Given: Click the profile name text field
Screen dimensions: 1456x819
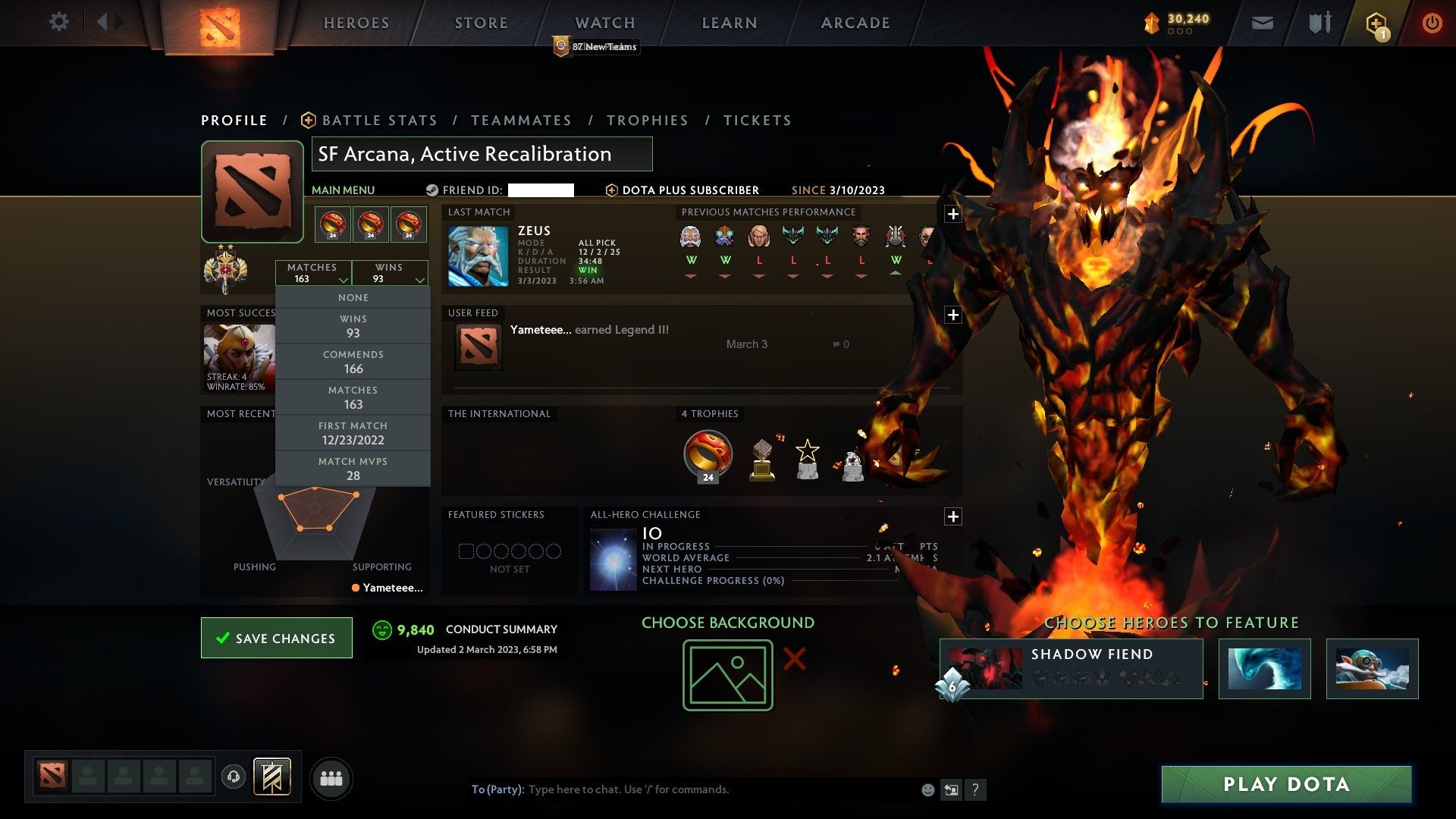Looking at the screenshot, I should 480,154.
